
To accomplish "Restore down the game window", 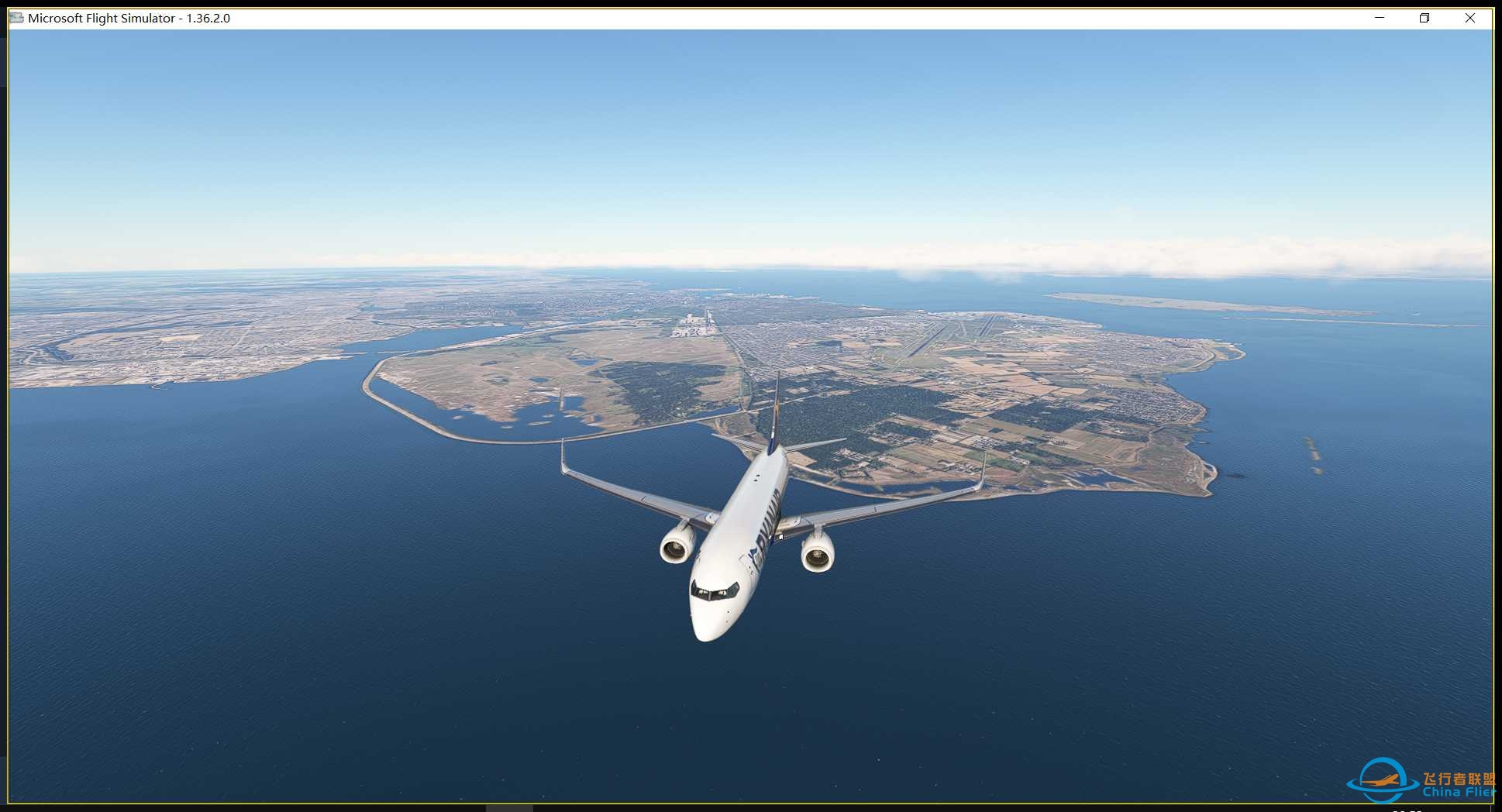I will (1424, 18).
